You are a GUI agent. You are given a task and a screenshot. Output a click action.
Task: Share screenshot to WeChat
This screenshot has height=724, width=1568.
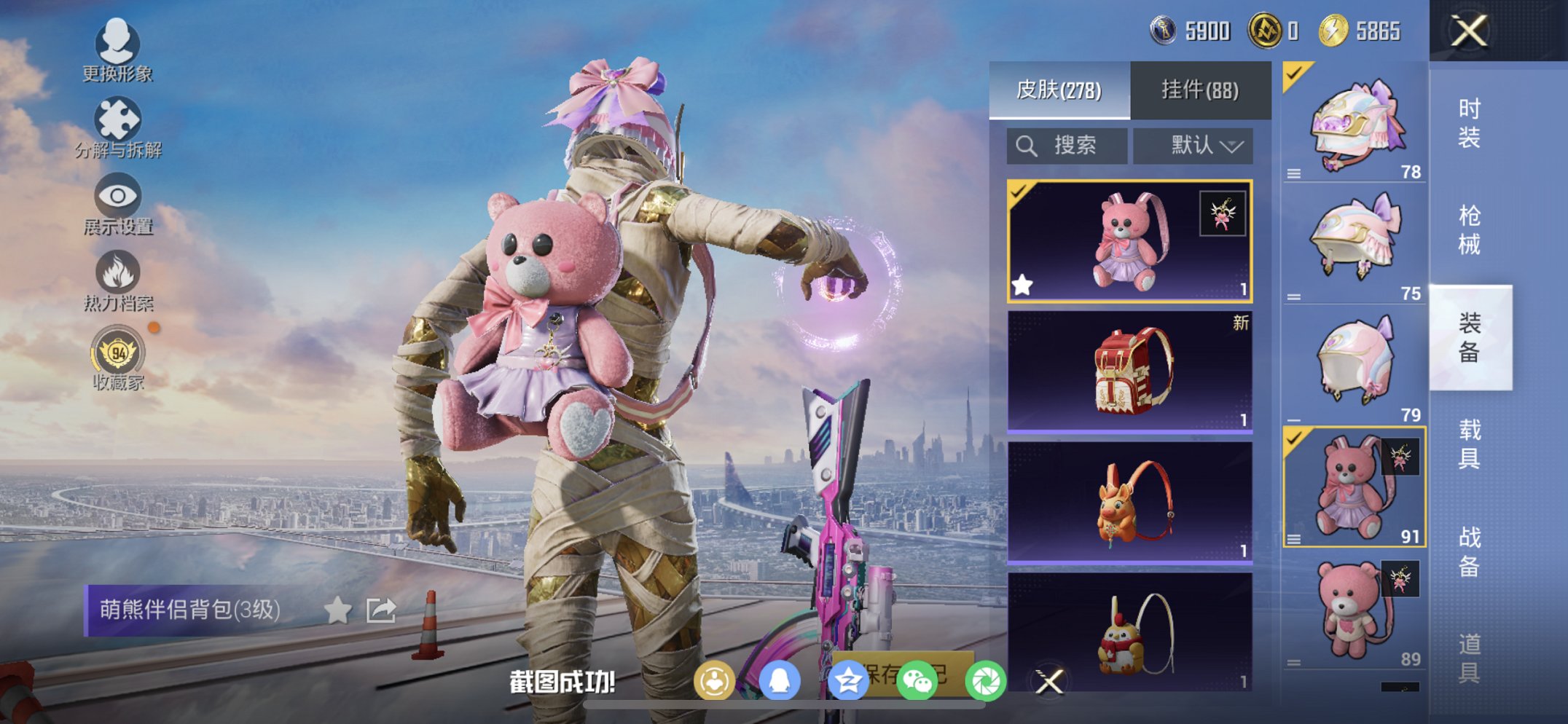pos(917,682)
